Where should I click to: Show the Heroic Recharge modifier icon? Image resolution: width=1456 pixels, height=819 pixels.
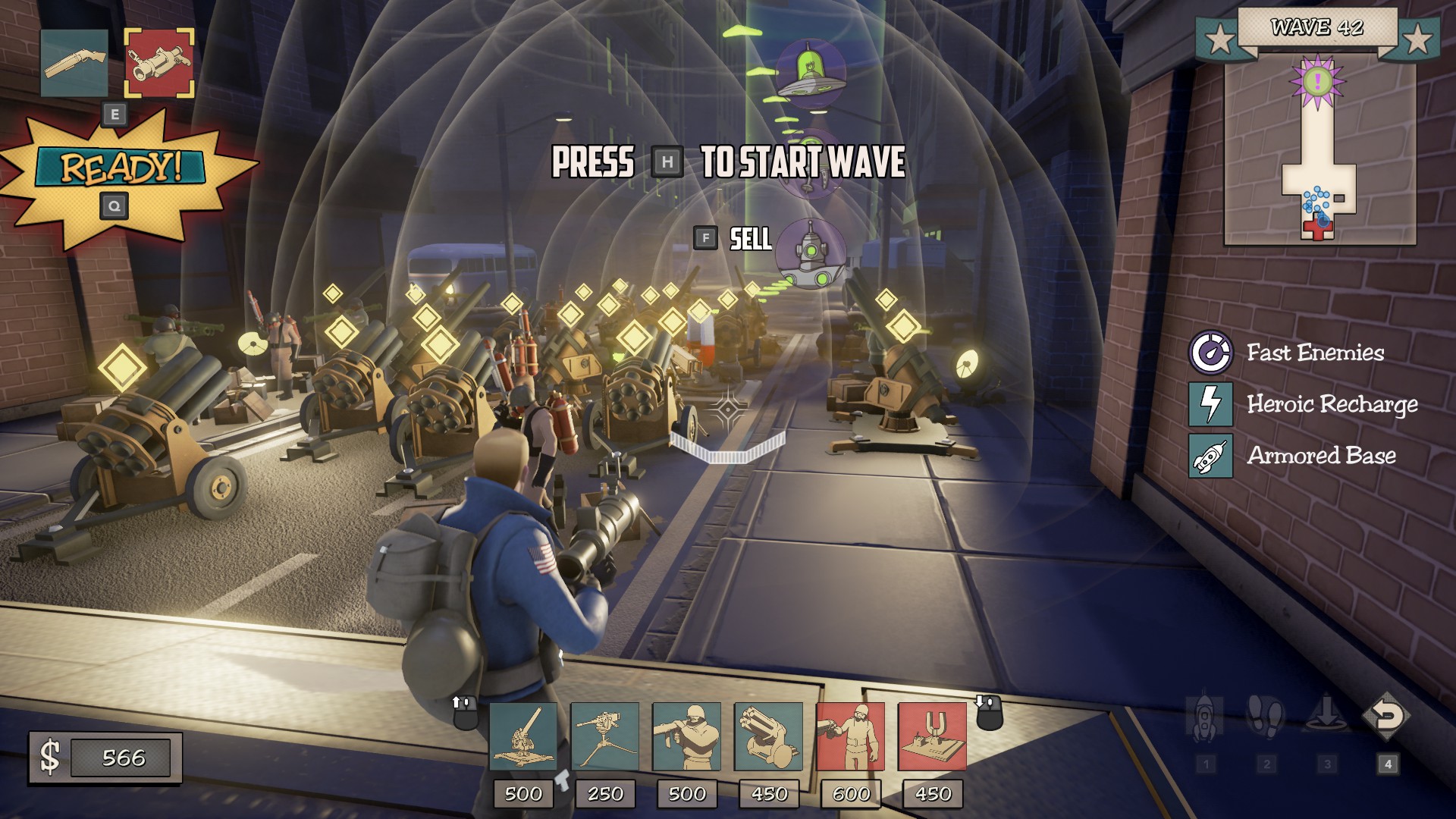click(1210, 404)
